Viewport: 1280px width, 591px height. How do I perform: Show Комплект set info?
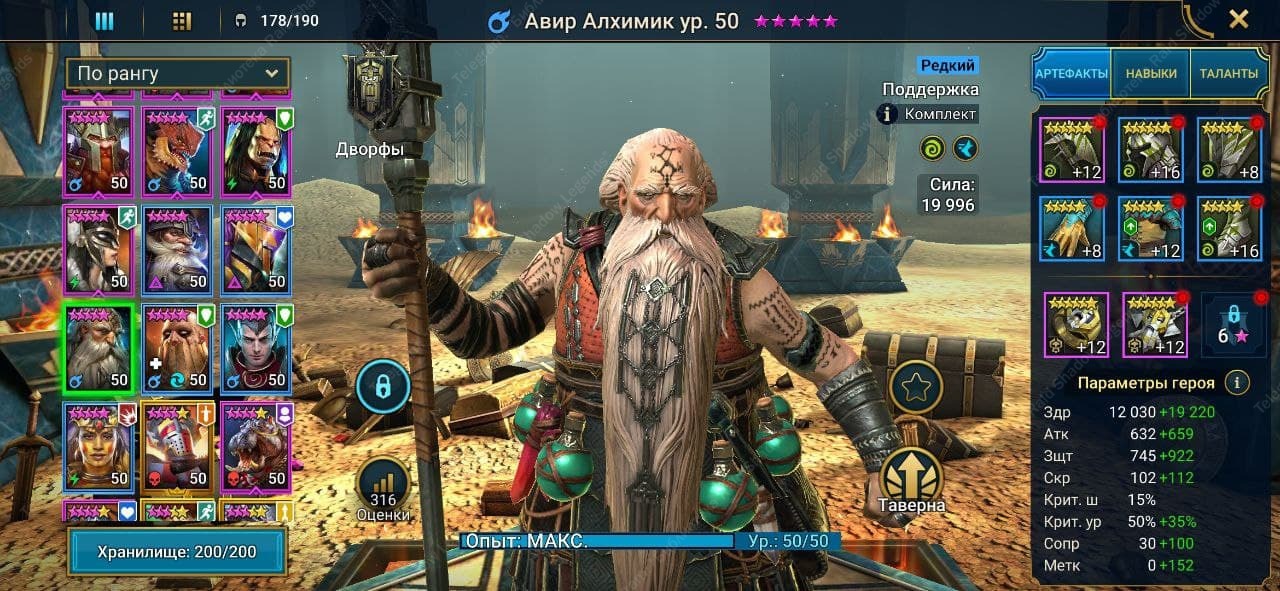[929, 114]
